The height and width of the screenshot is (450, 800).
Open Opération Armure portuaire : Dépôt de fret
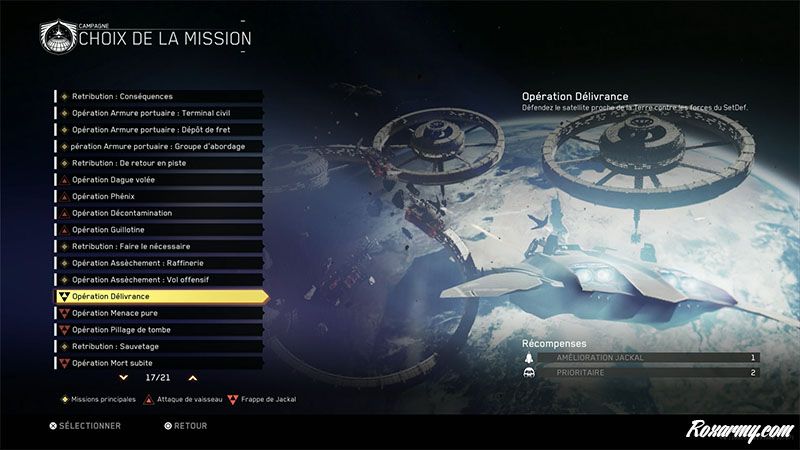click(x=160, y=130)
